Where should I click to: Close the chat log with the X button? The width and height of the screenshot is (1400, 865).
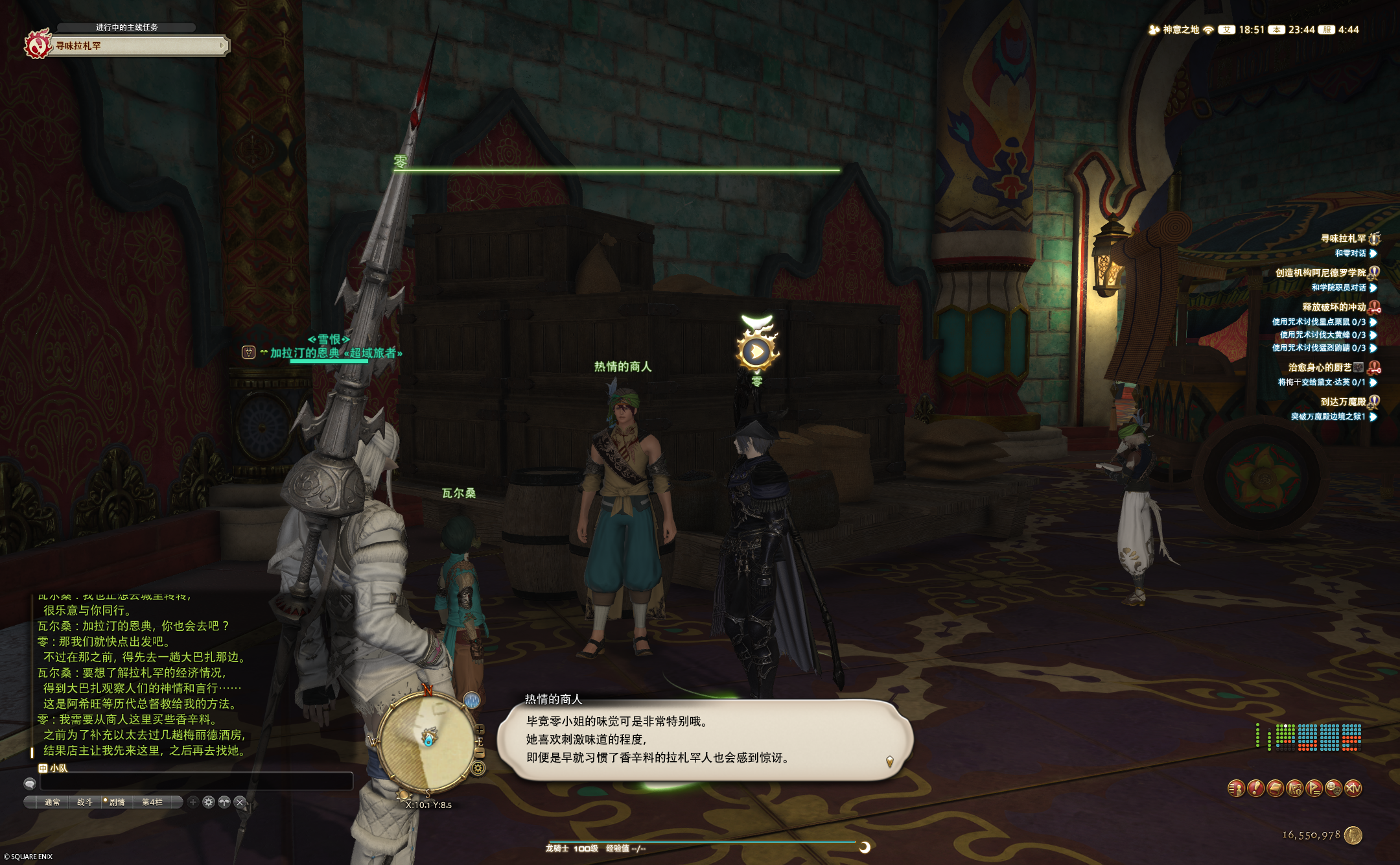pyautogui.click(x=240, y=802)
